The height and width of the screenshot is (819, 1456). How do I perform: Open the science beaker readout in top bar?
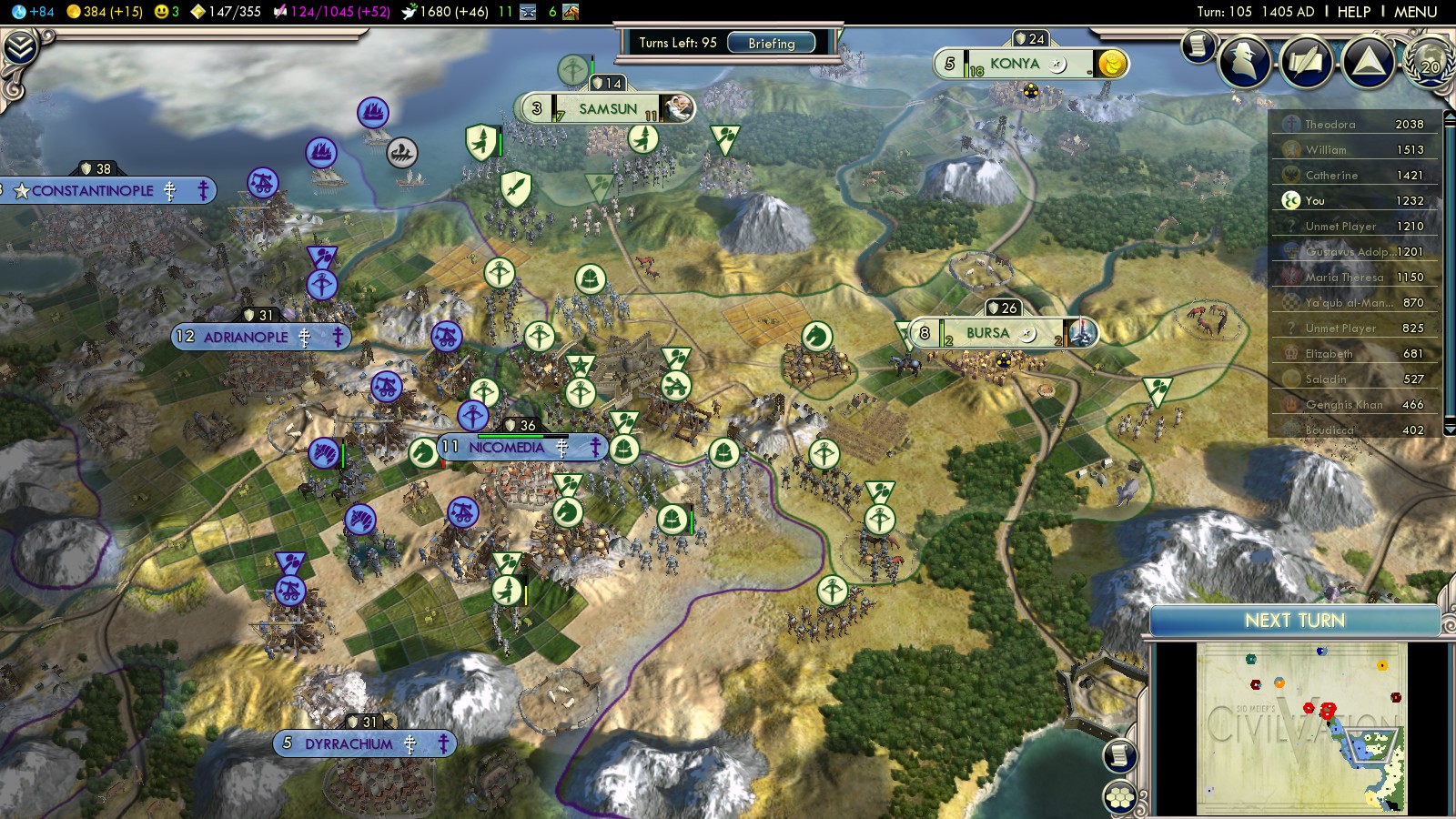pos(33,12)
